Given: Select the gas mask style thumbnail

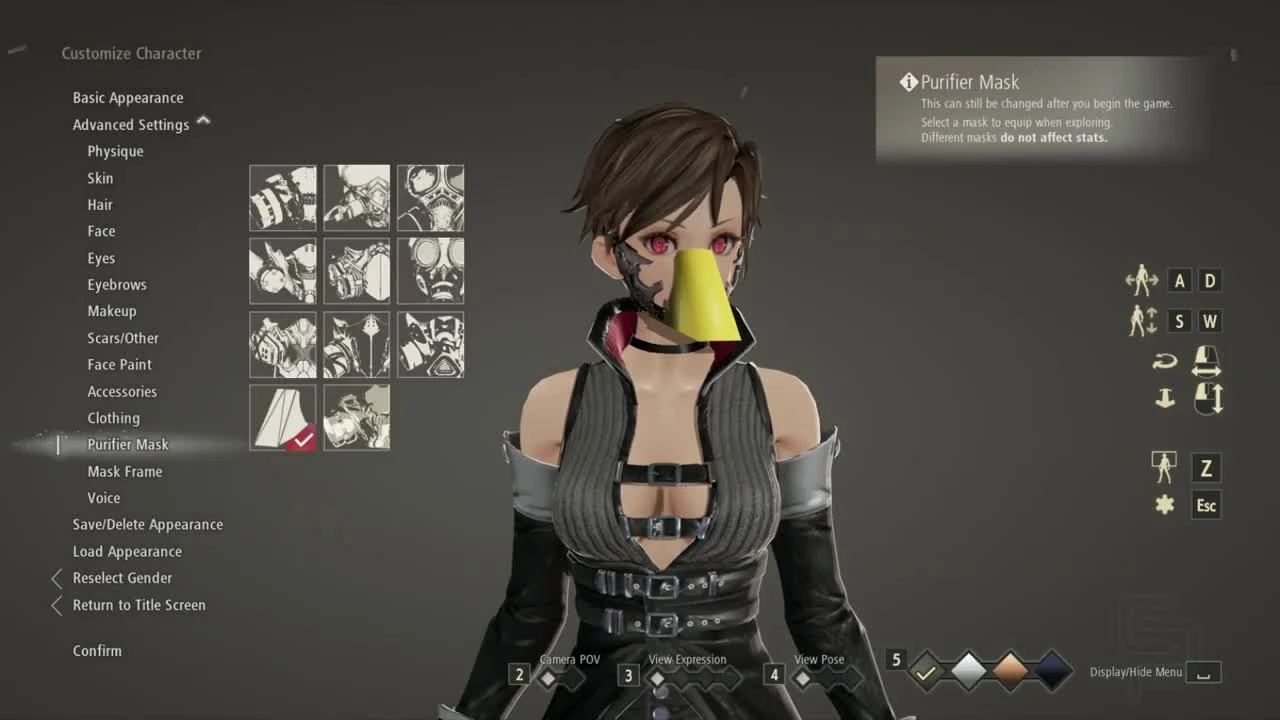Looking at the screenshot, I should coord(430,270).
